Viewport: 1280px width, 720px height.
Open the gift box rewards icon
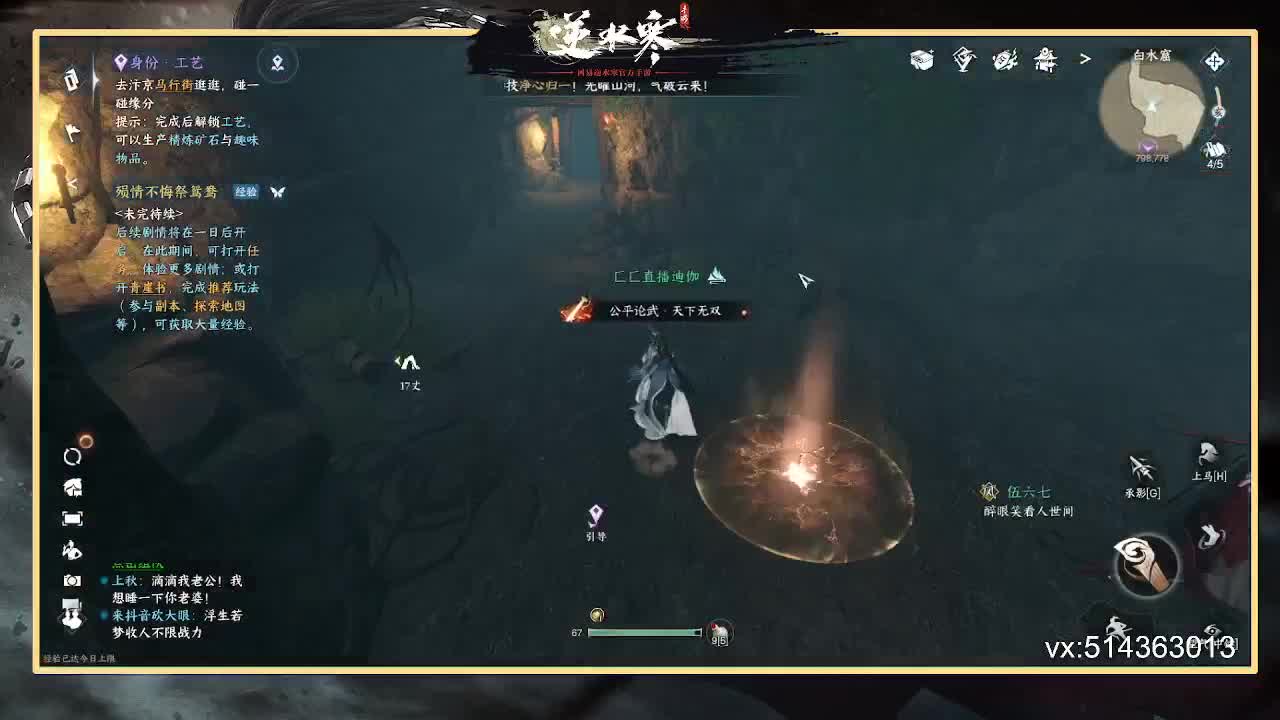click(x=921, y=60)
